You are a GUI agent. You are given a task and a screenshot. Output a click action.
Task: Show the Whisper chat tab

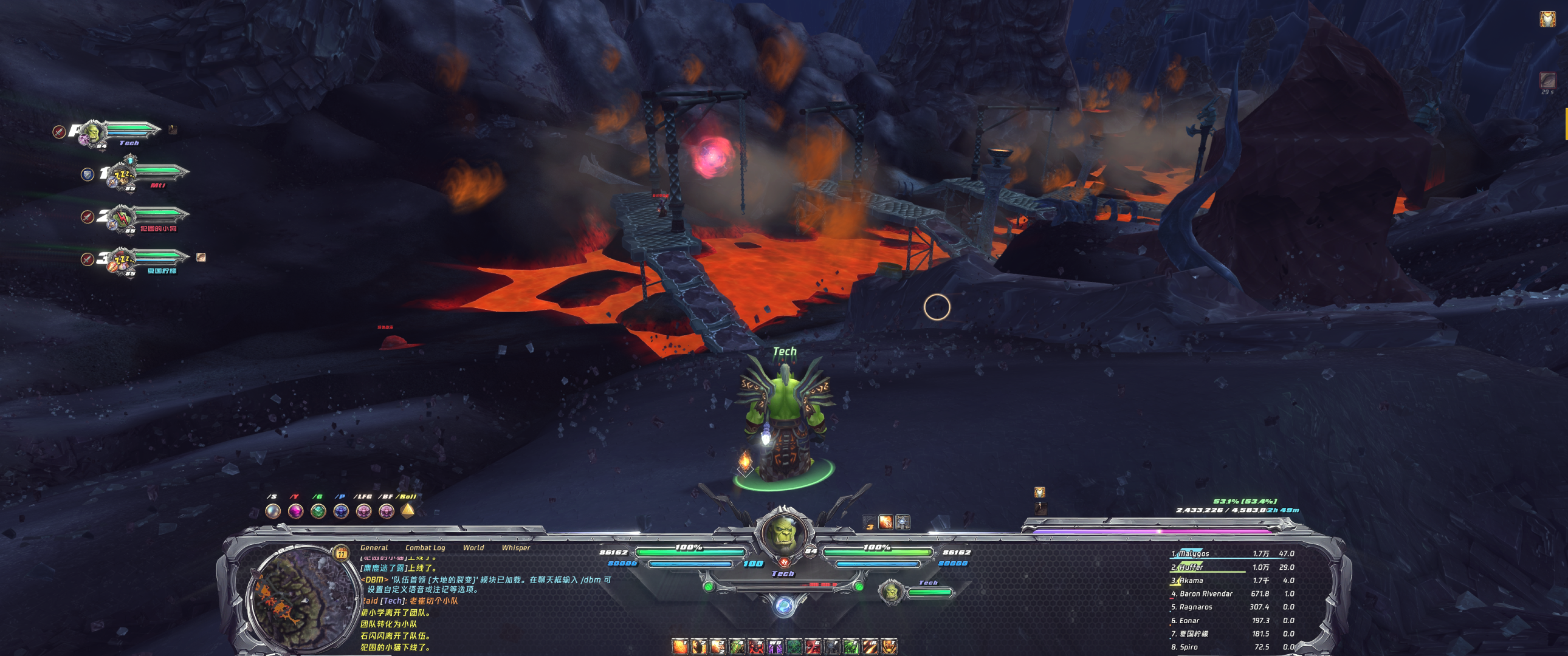515,548
